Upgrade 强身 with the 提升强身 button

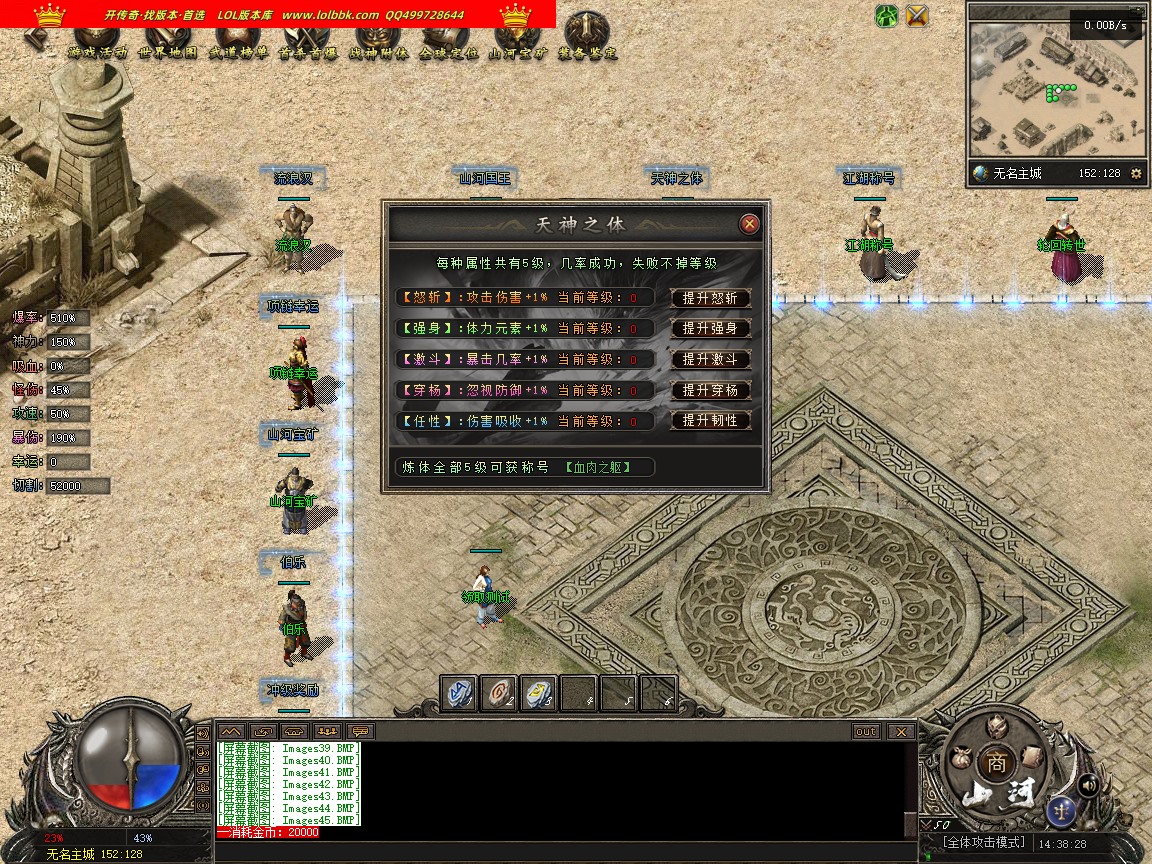(x=710, y=329)
